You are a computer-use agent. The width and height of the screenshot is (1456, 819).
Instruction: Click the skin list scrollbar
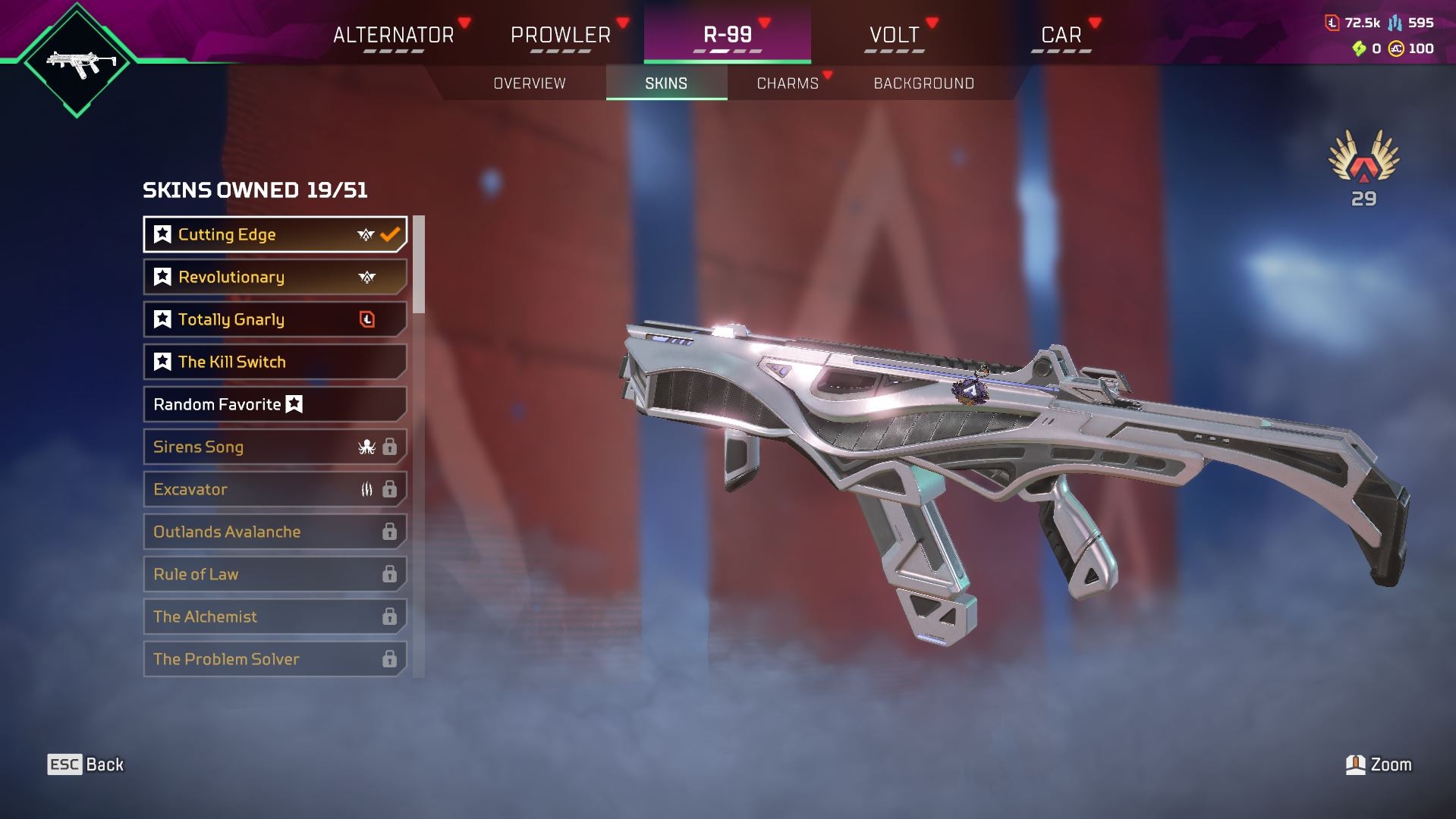coord(419,265)
